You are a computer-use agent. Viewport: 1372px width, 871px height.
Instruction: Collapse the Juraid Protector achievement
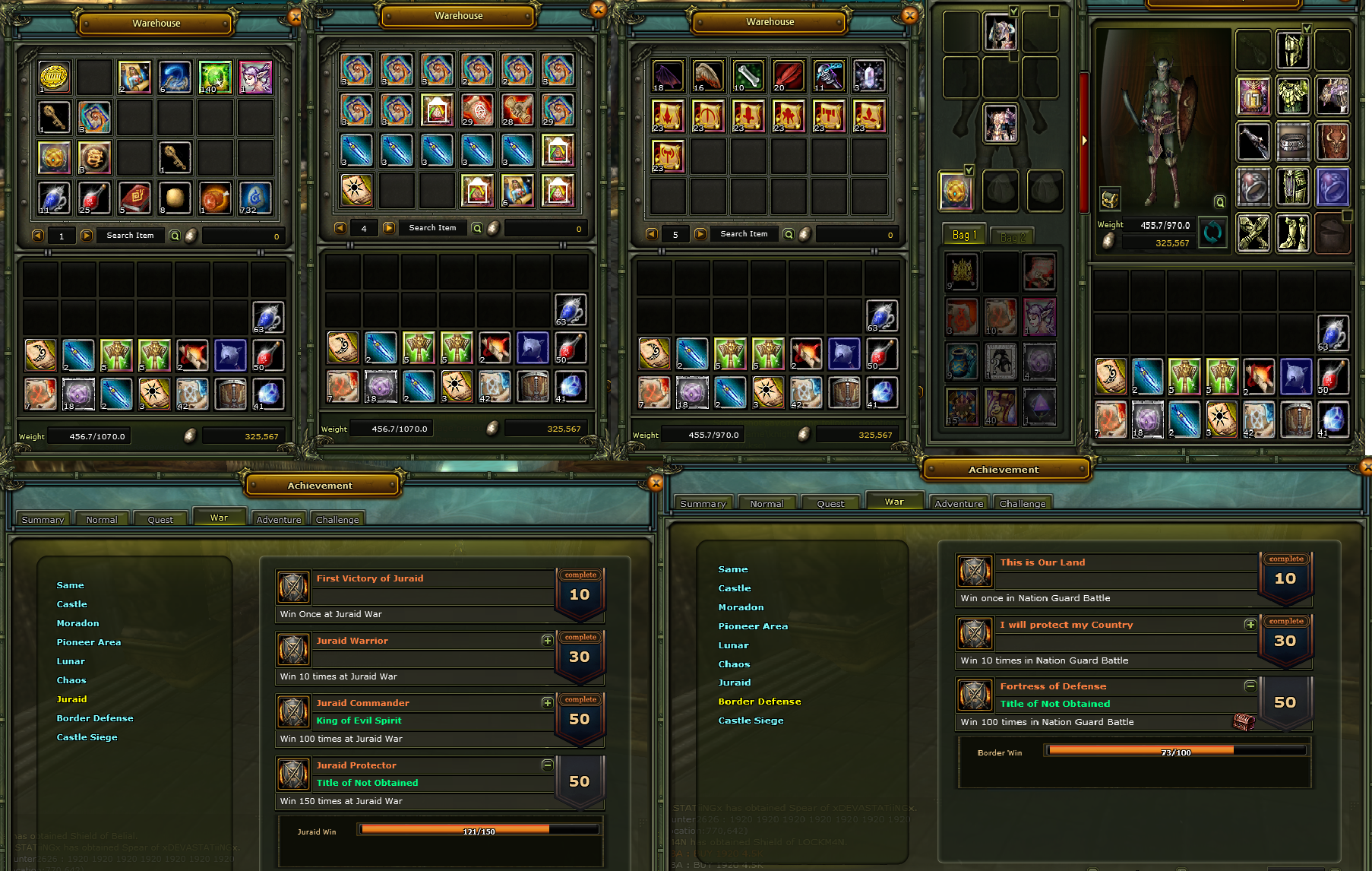(x=547, y=765)
